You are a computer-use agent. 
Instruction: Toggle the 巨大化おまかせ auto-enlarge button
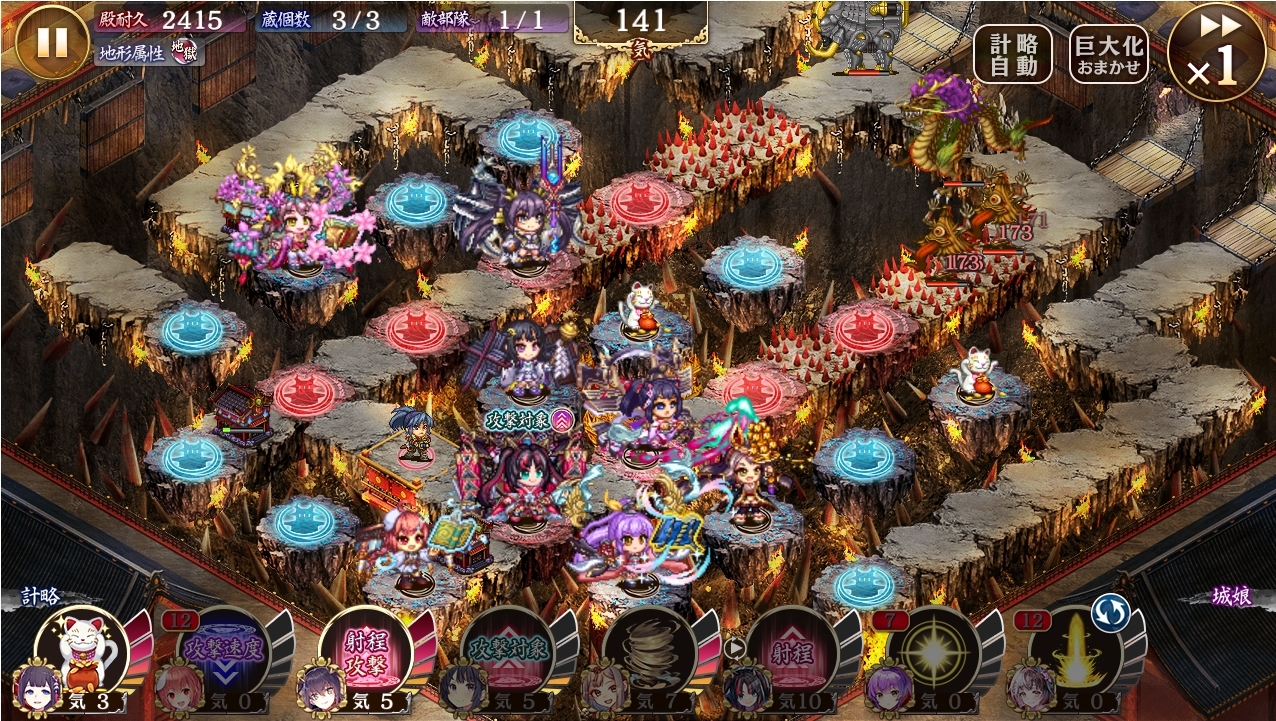[1108, 54]
